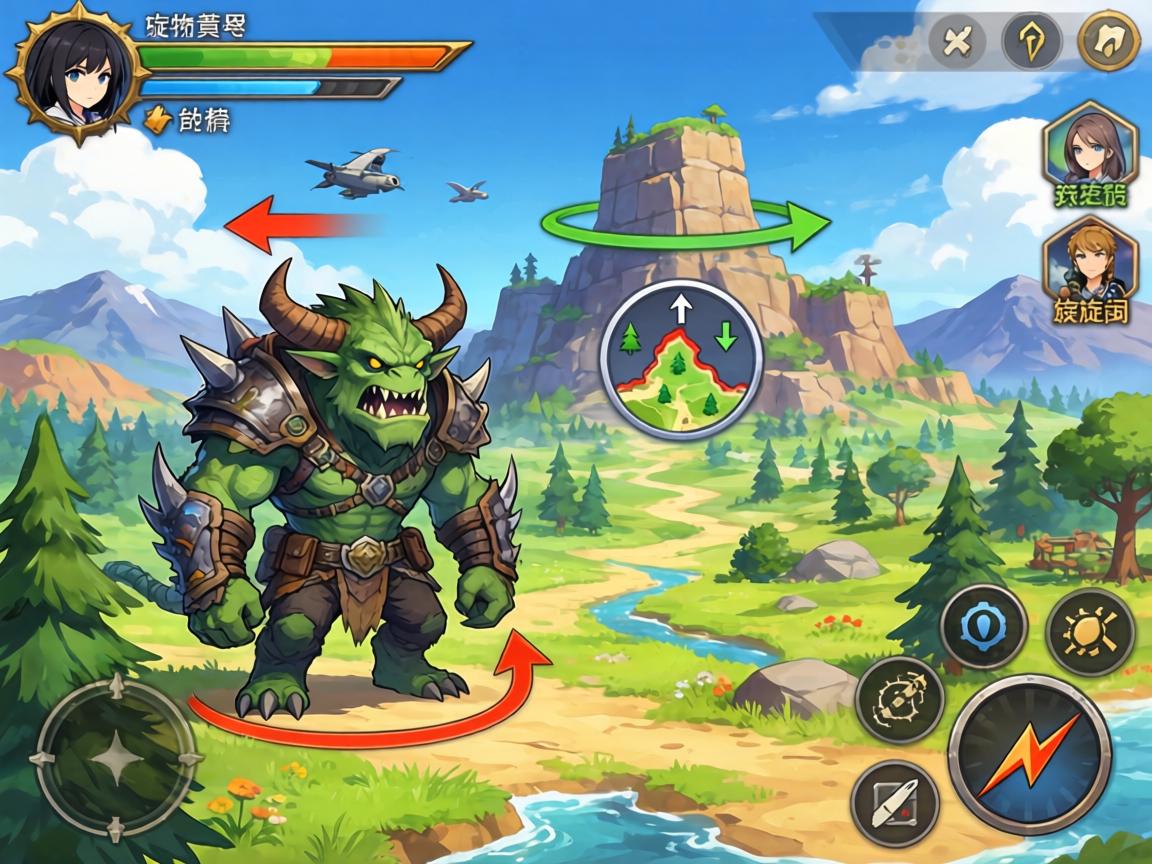Tap the virtual joystick movement pad
This screenshot has height=864, width=1152.
tap(115, 758)
